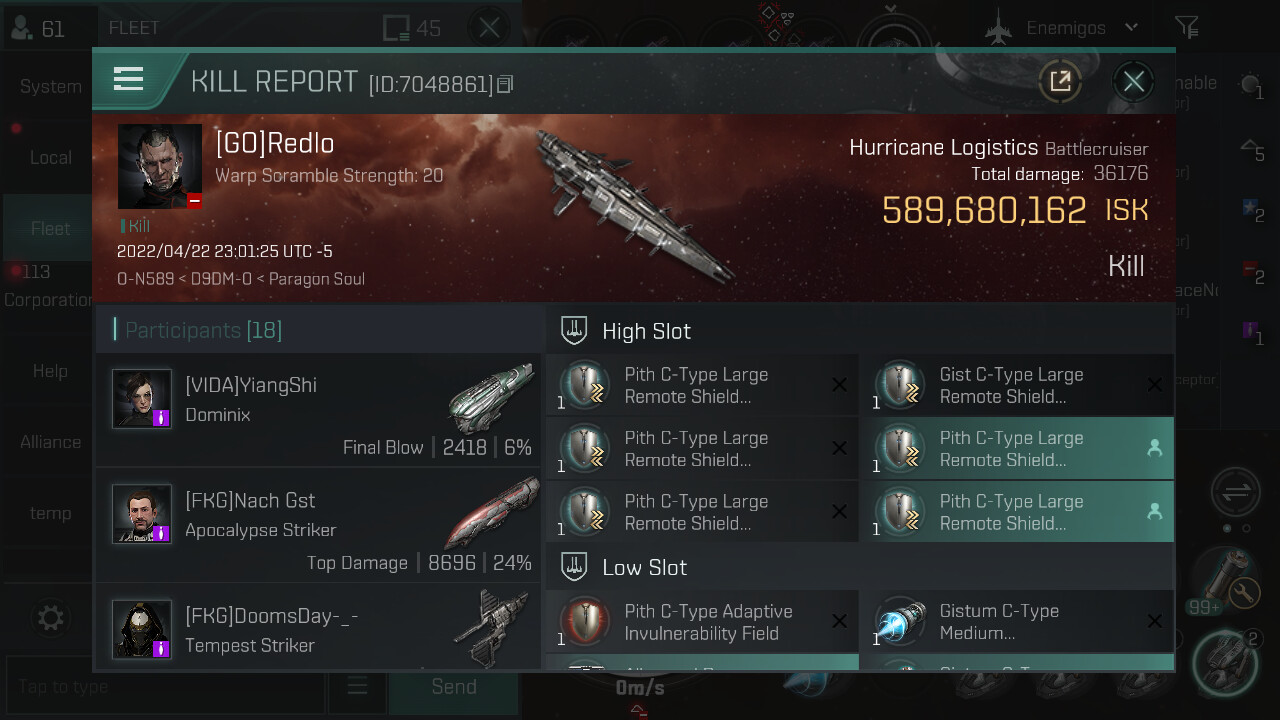Viewport: 1280px width, 720px height.
Task: Send the chat message
Action: point(453,687)
